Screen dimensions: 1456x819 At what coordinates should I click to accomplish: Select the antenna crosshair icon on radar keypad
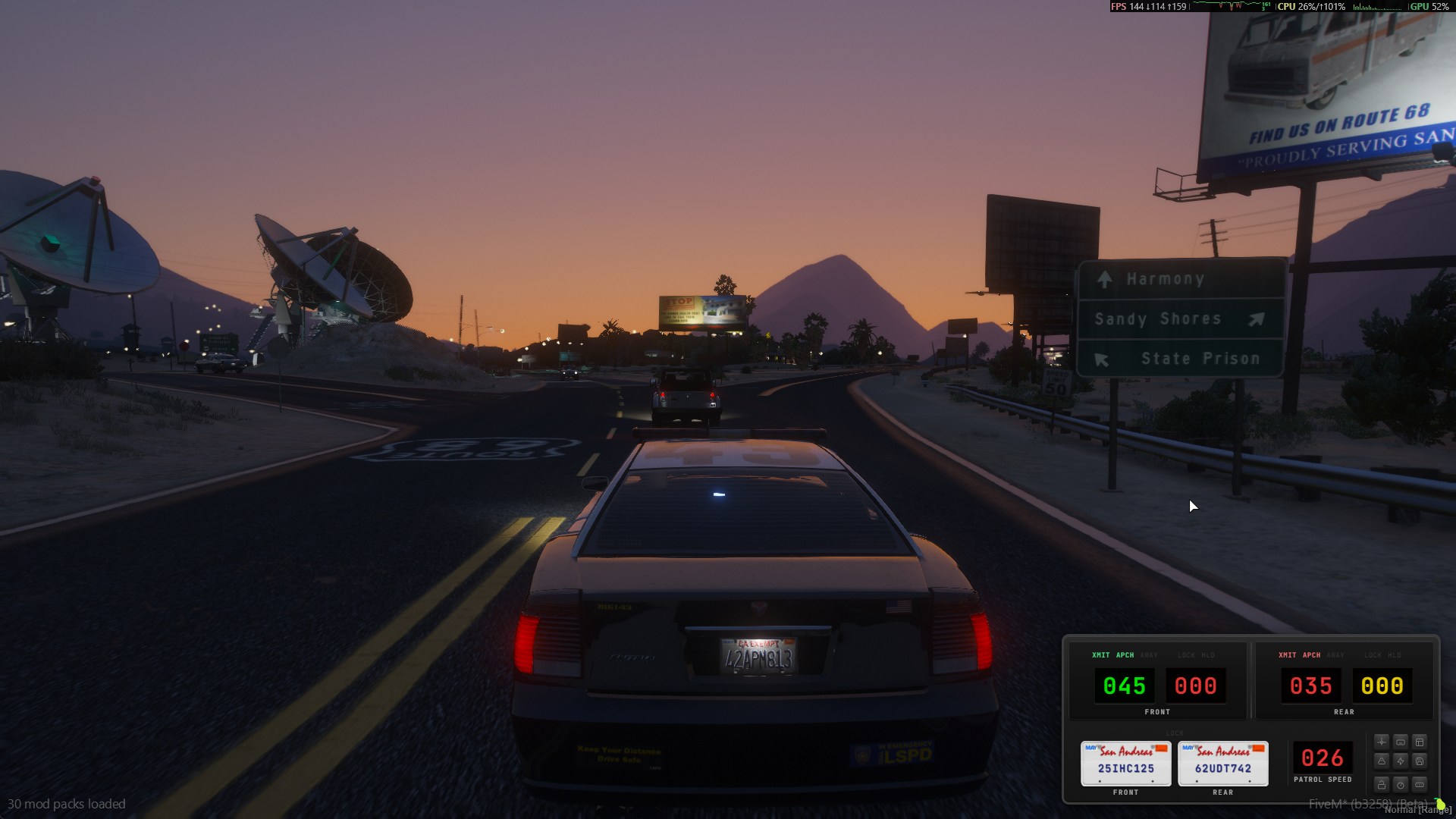[x=1382, y=742]
